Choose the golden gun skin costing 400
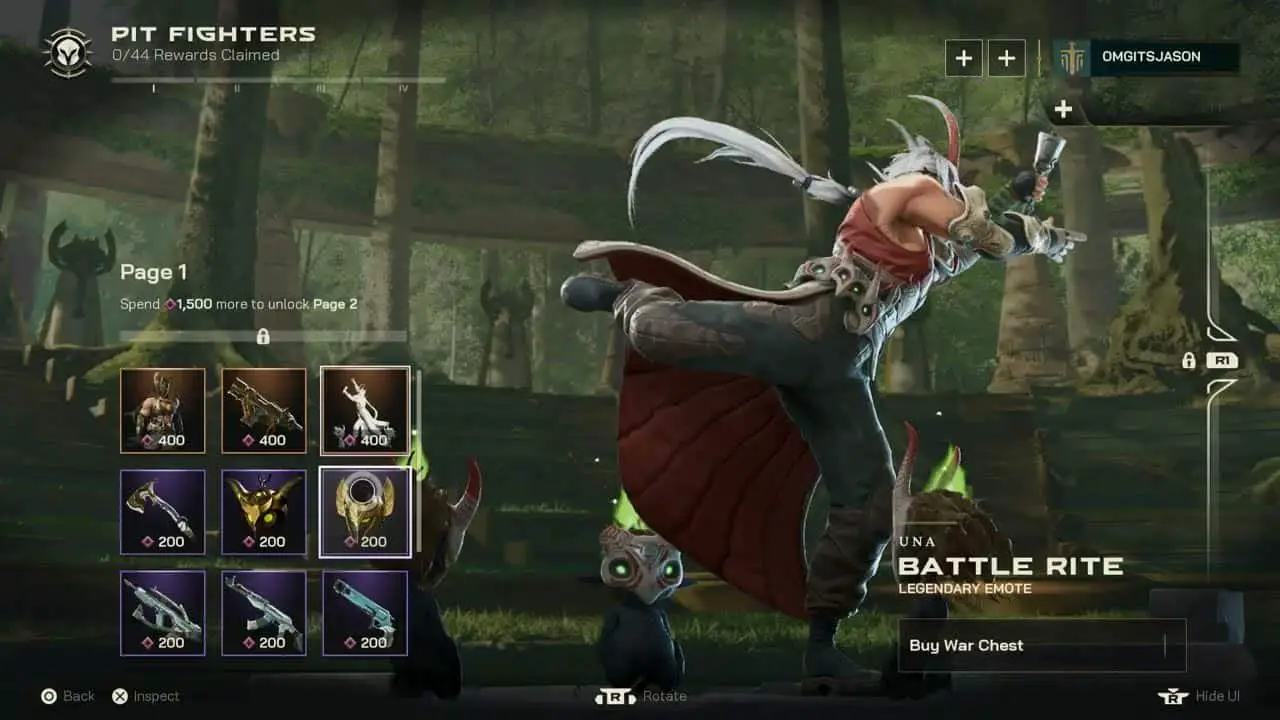Image resolution: width=1280 pixels, height=720 pixels. pos(264,410)
